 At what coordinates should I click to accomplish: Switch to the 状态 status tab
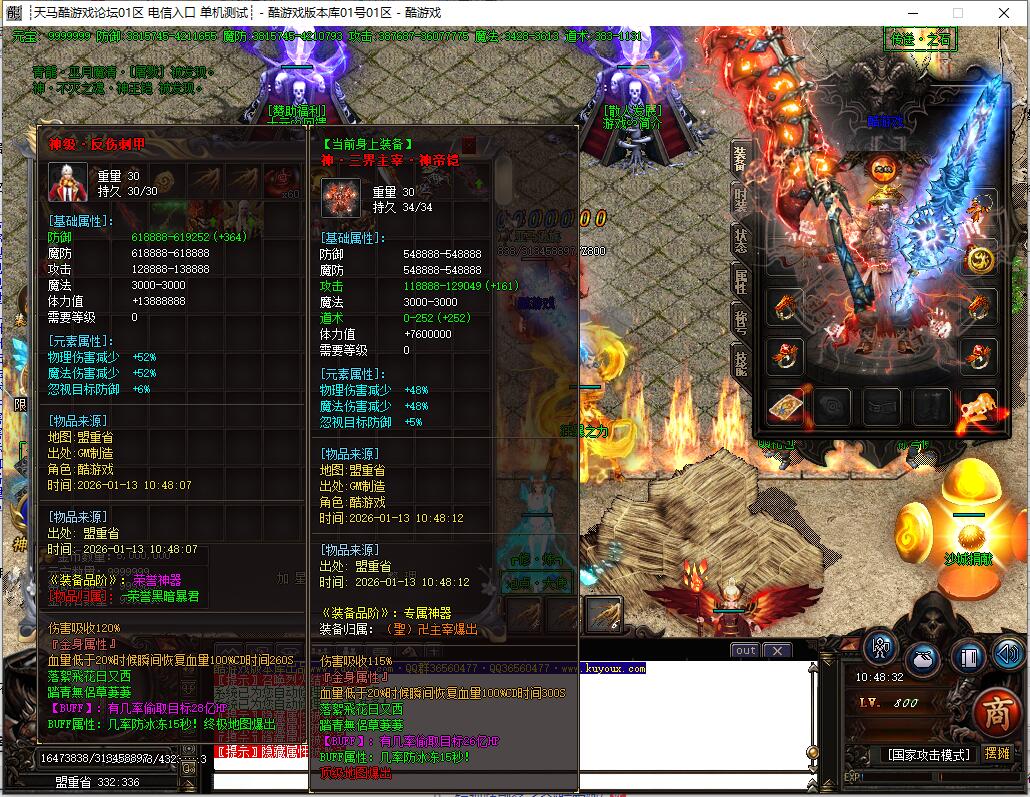[x=740, y=240]
